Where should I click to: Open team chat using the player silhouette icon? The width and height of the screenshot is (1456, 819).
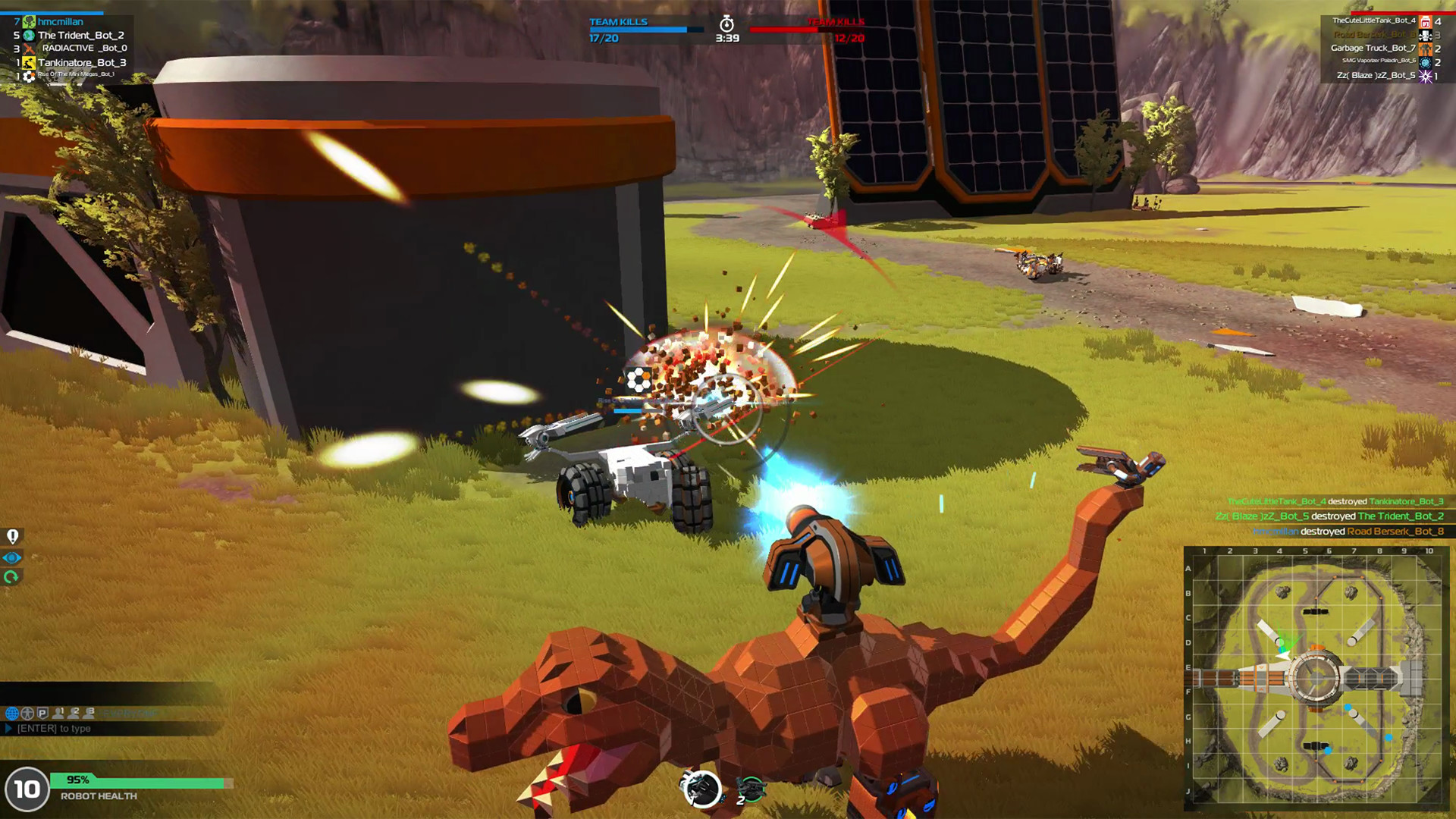click(x=27, y=714)
